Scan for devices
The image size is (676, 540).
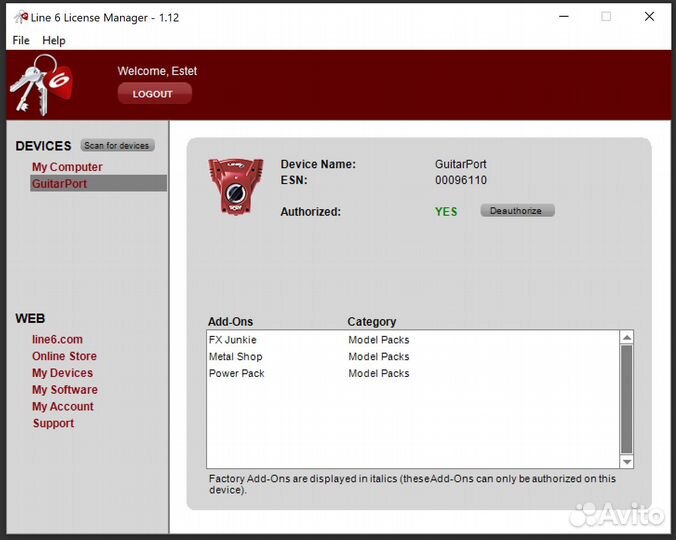[x=117, y=146]
